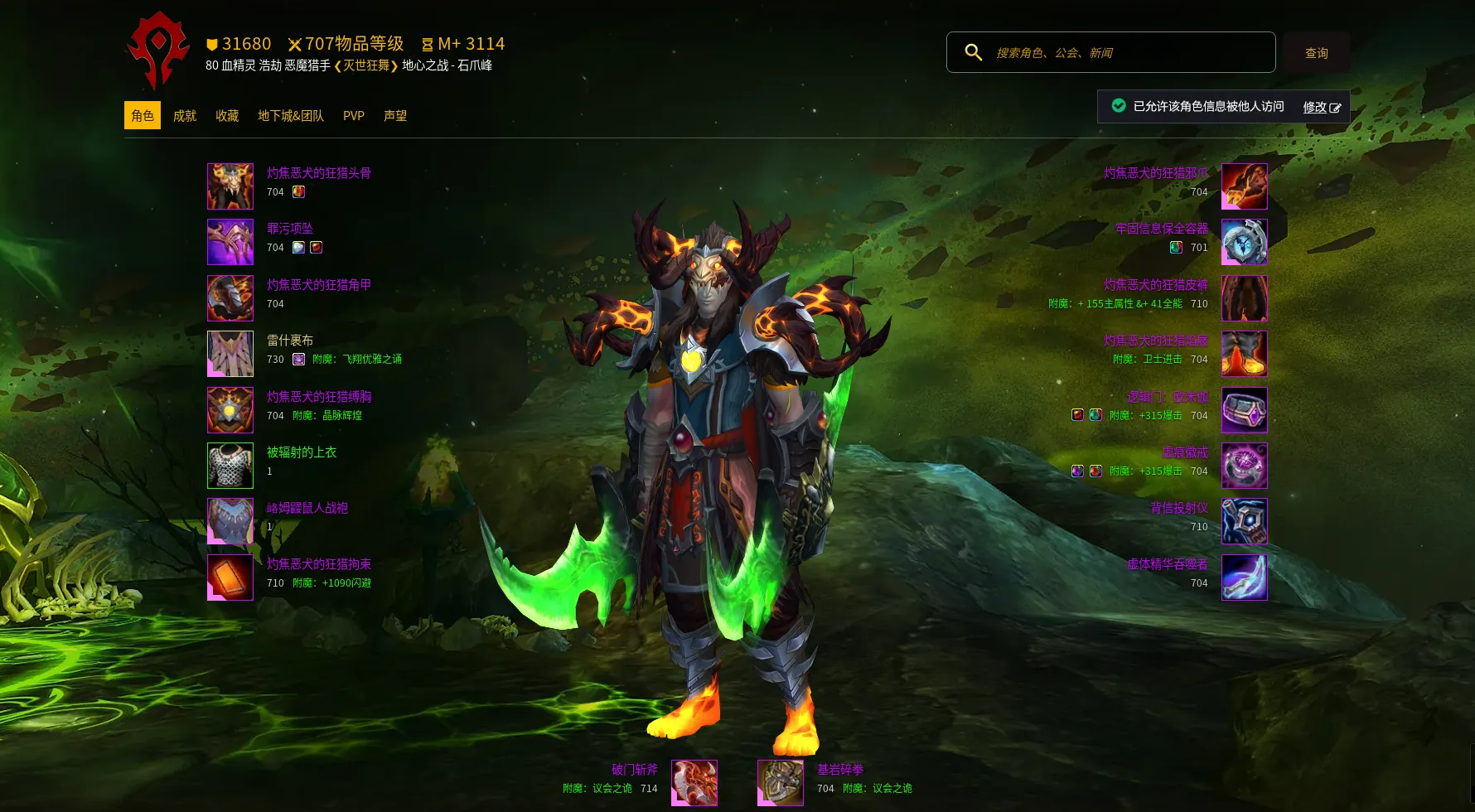Open the 牢固信息保全容器 belt slot
Viewport: 1475px width, 812px height.
click(x=1244, y=242)
